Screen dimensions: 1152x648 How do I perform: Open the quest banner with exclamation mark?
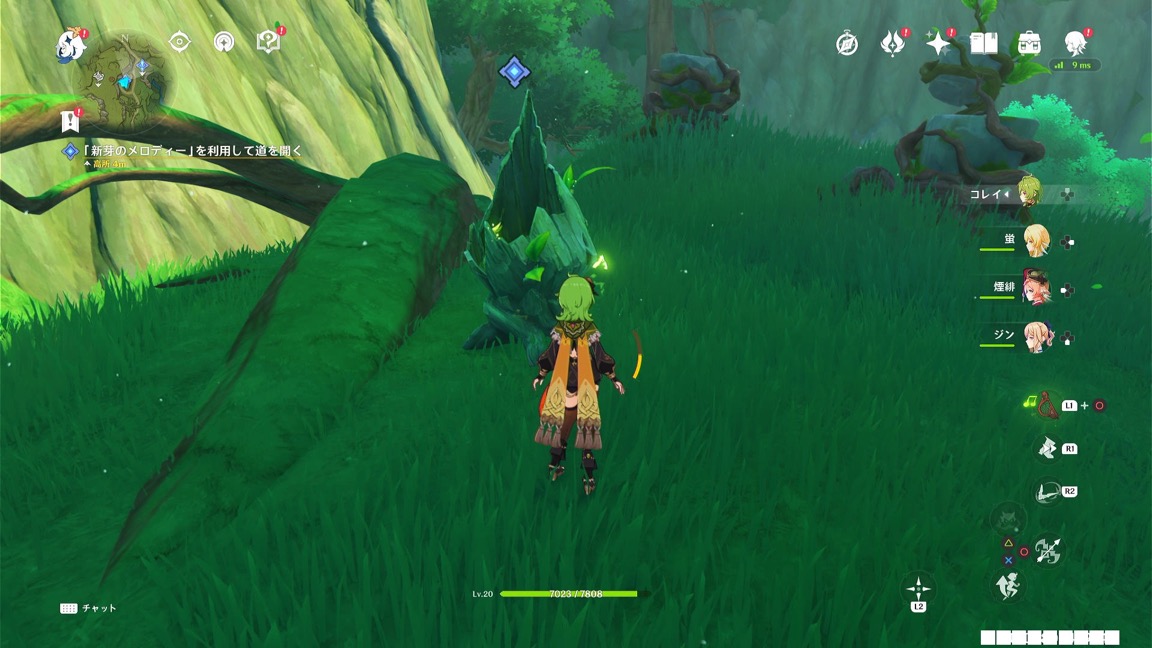[x=70, y=121]
